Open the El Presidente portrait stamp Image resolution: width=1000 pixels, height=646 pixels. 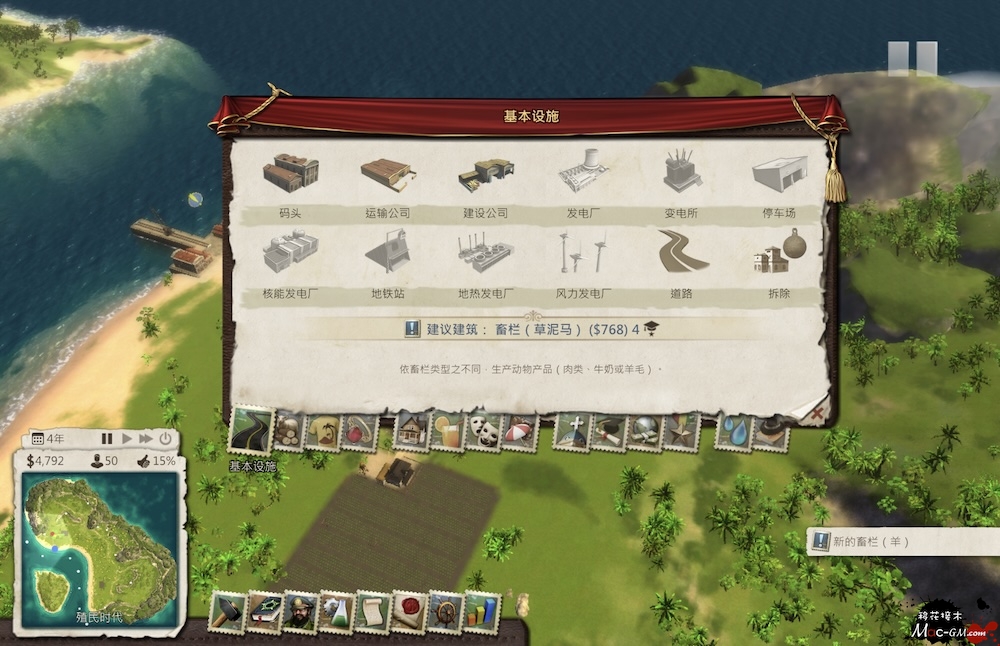(299, 611)
